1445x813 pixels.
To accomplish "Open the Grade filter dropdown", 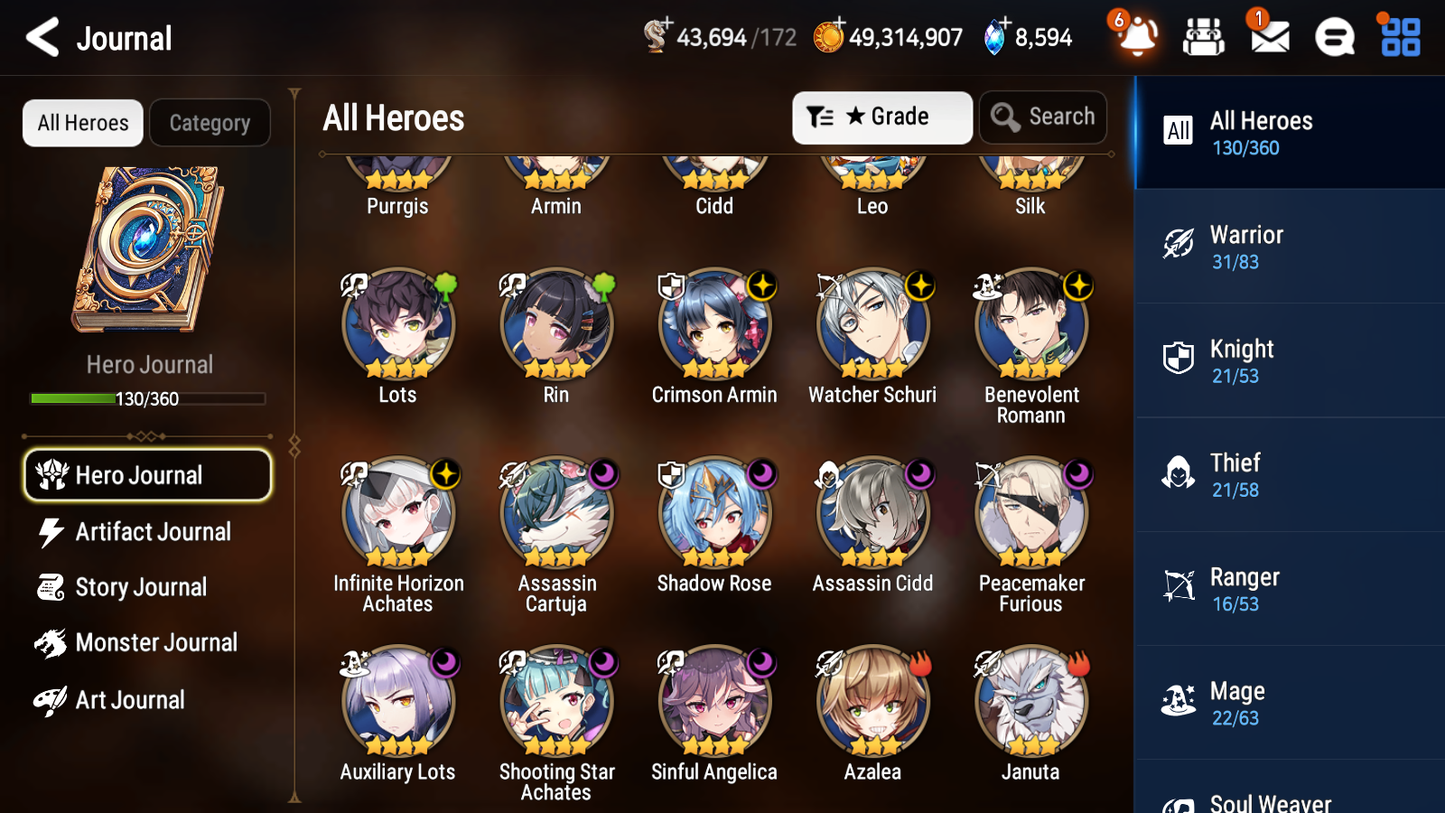I will pos(882,117).
